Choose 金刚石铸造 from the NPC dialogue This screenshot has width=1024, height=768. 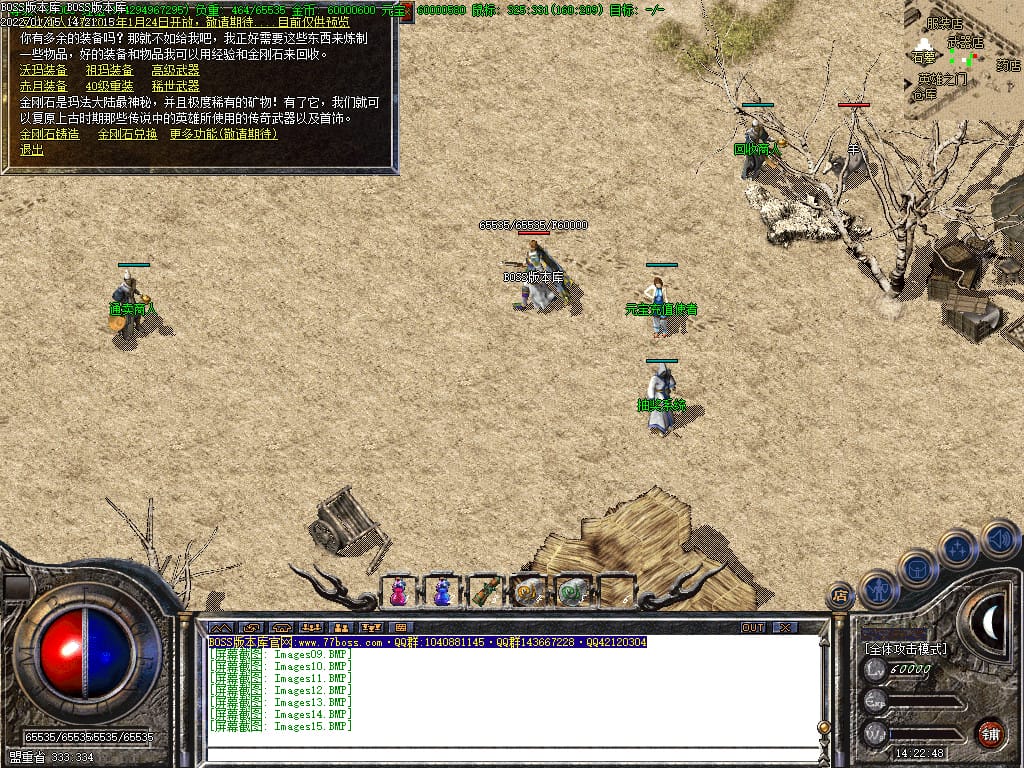[x=50, y=134]
